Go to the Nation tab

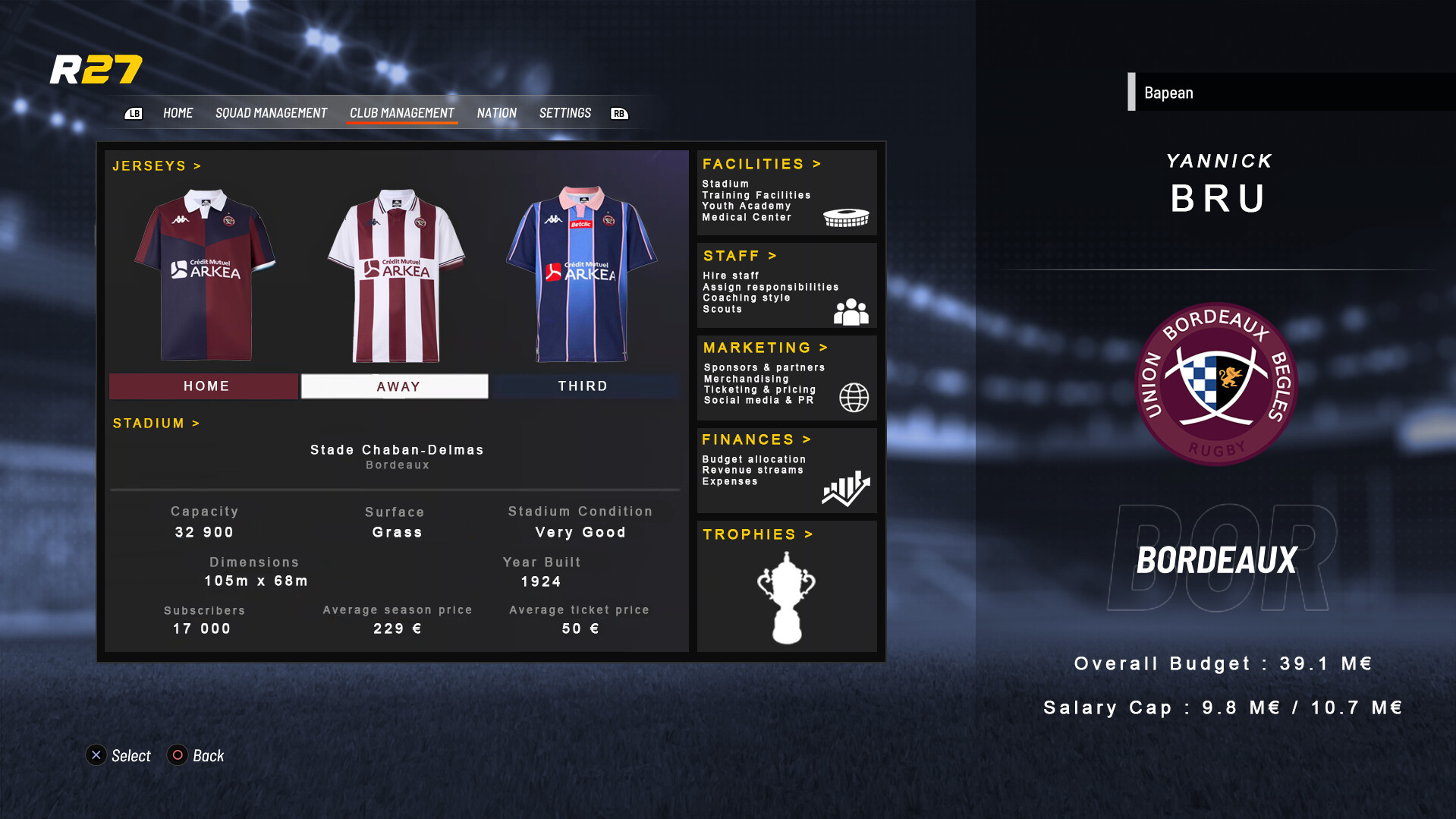[496, 113]
